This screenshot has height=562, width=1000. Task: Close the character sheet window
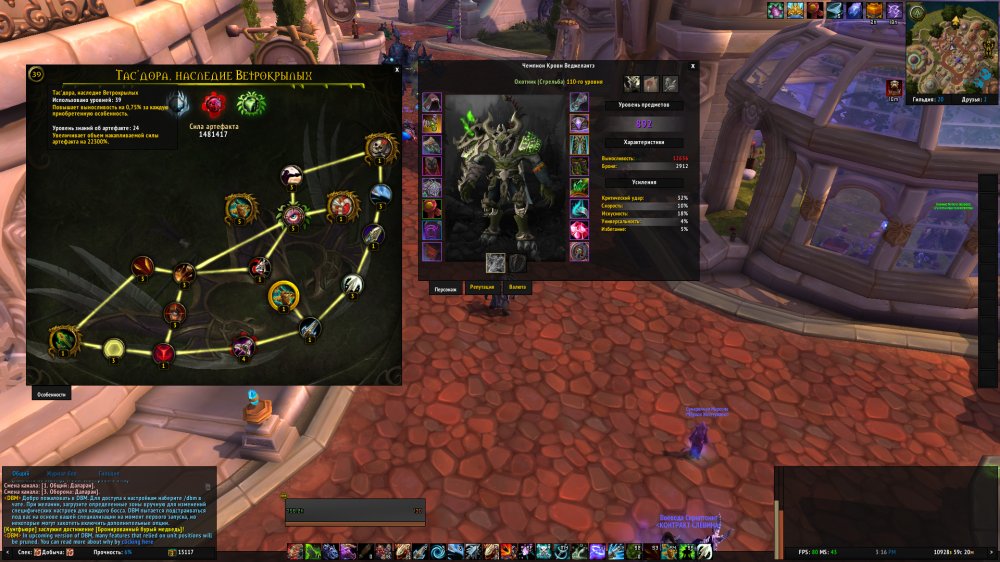click(x=693, y=66)
